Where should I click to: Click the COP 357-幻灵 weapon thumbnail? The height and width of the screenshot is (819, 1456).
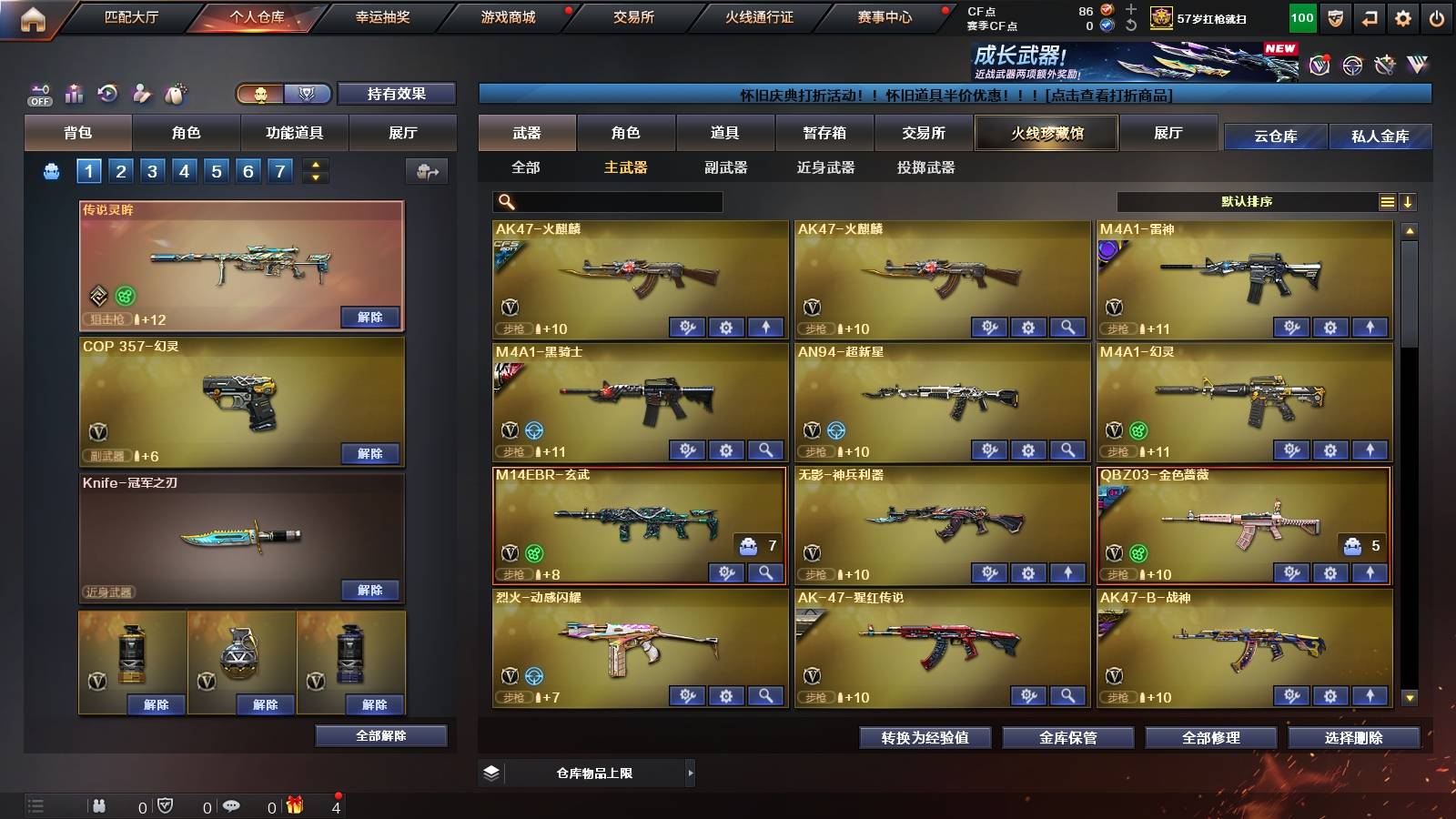240,400
